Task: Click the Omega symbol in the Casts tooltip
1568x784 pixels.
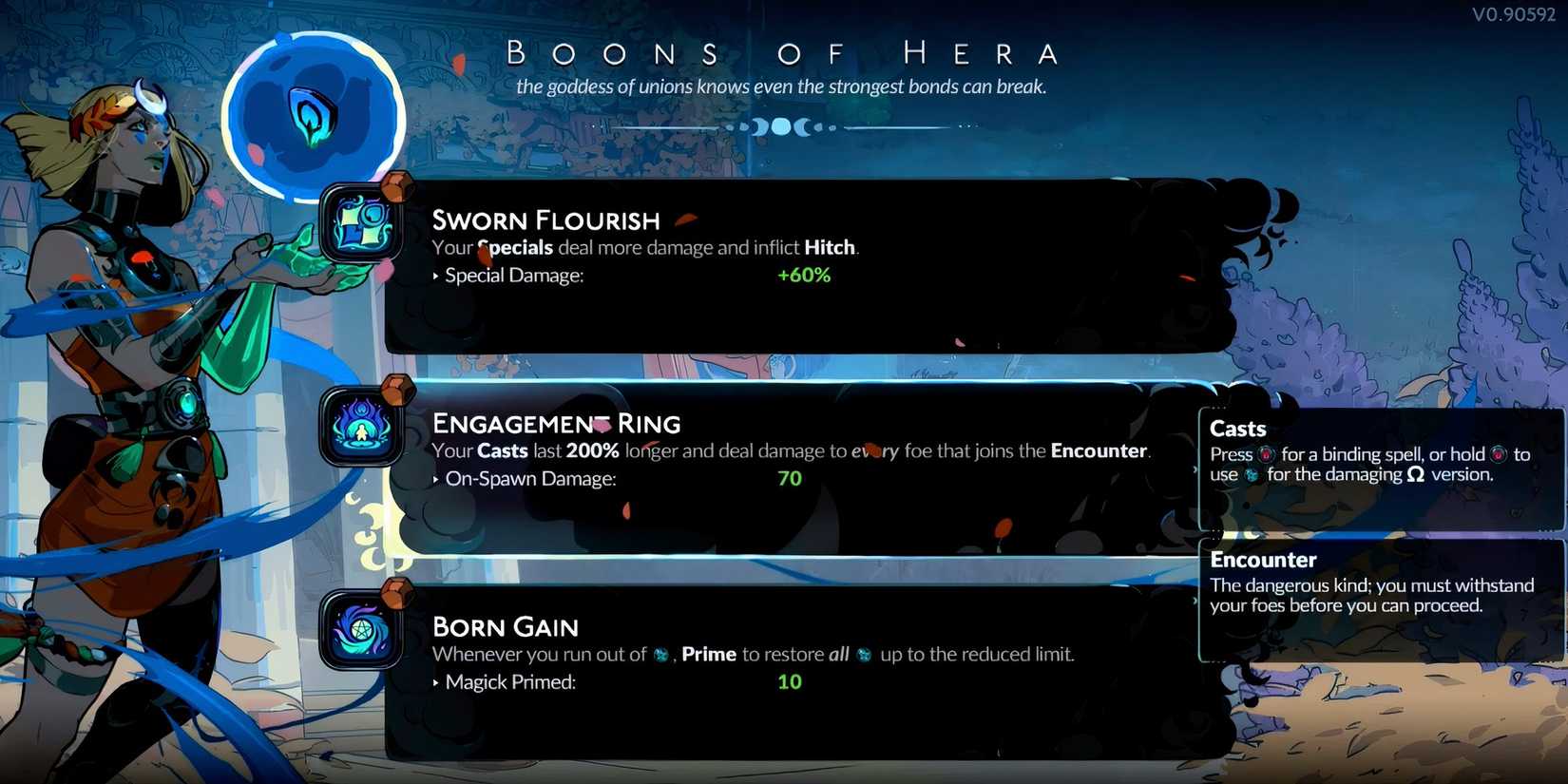Action: point(1415,475)
